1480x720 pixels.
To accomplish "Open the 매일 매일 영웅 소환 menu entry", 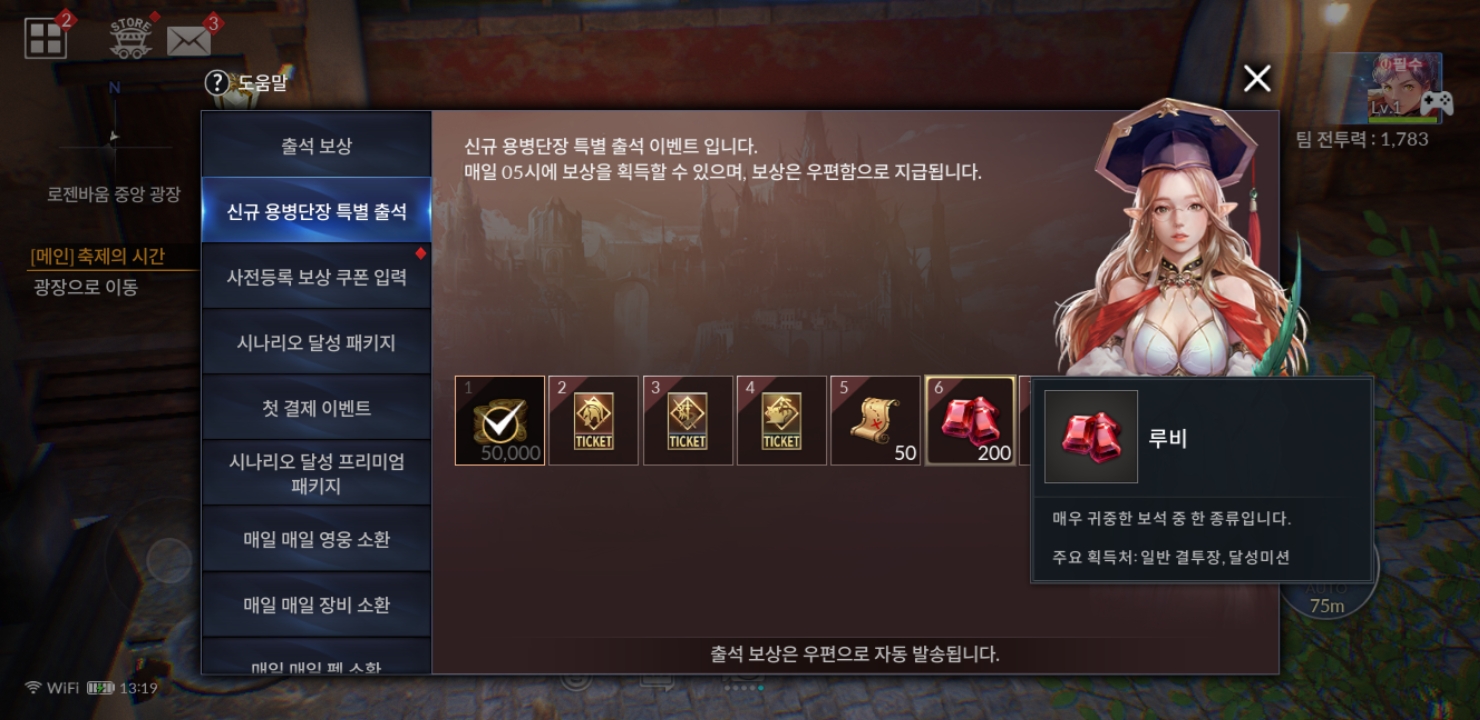I will coord(316,537).
